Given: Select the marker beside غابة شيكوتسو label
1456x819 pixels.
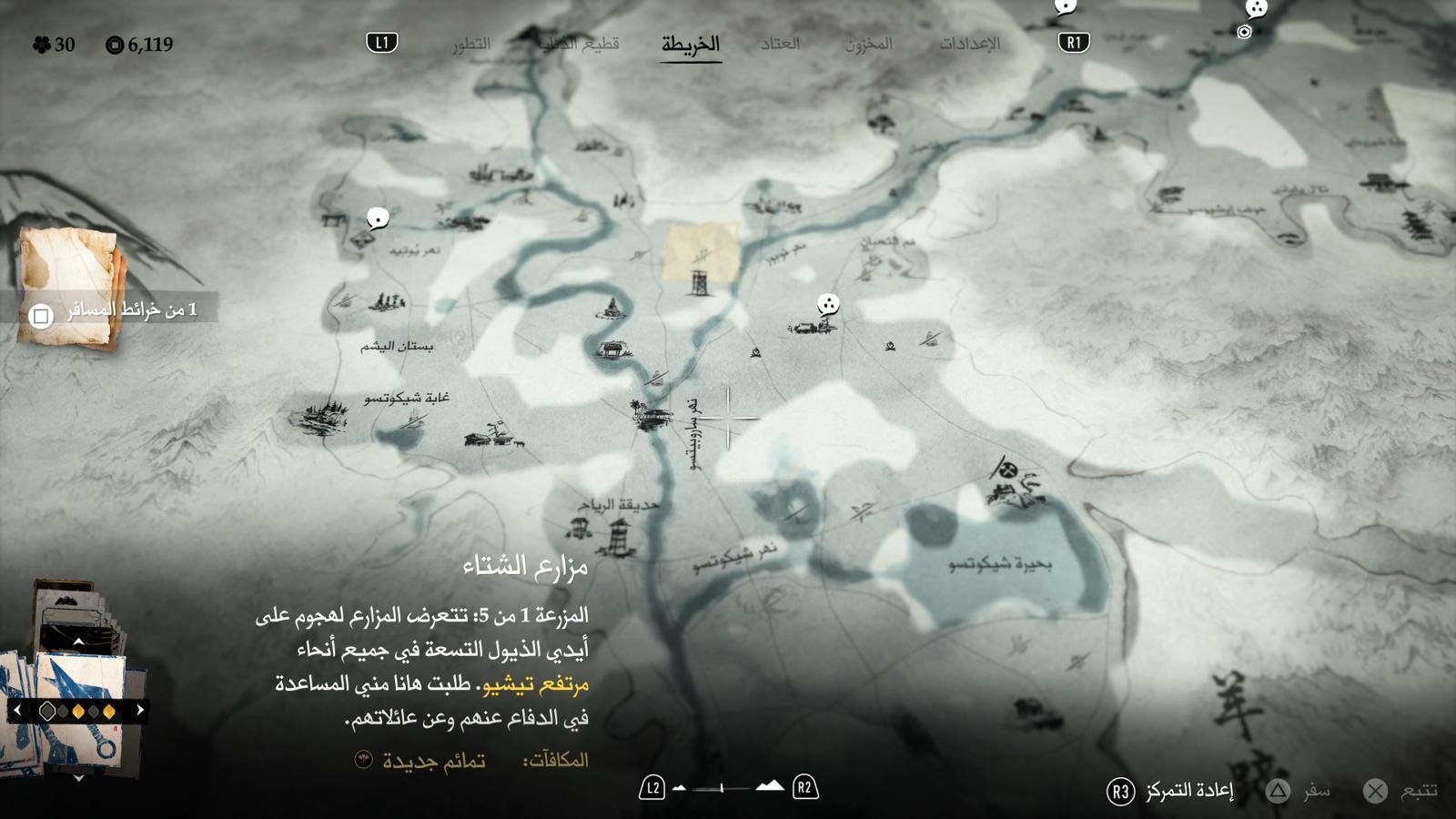Looking at the screenshot, I should pyautogui.click(x=318, y=417).
